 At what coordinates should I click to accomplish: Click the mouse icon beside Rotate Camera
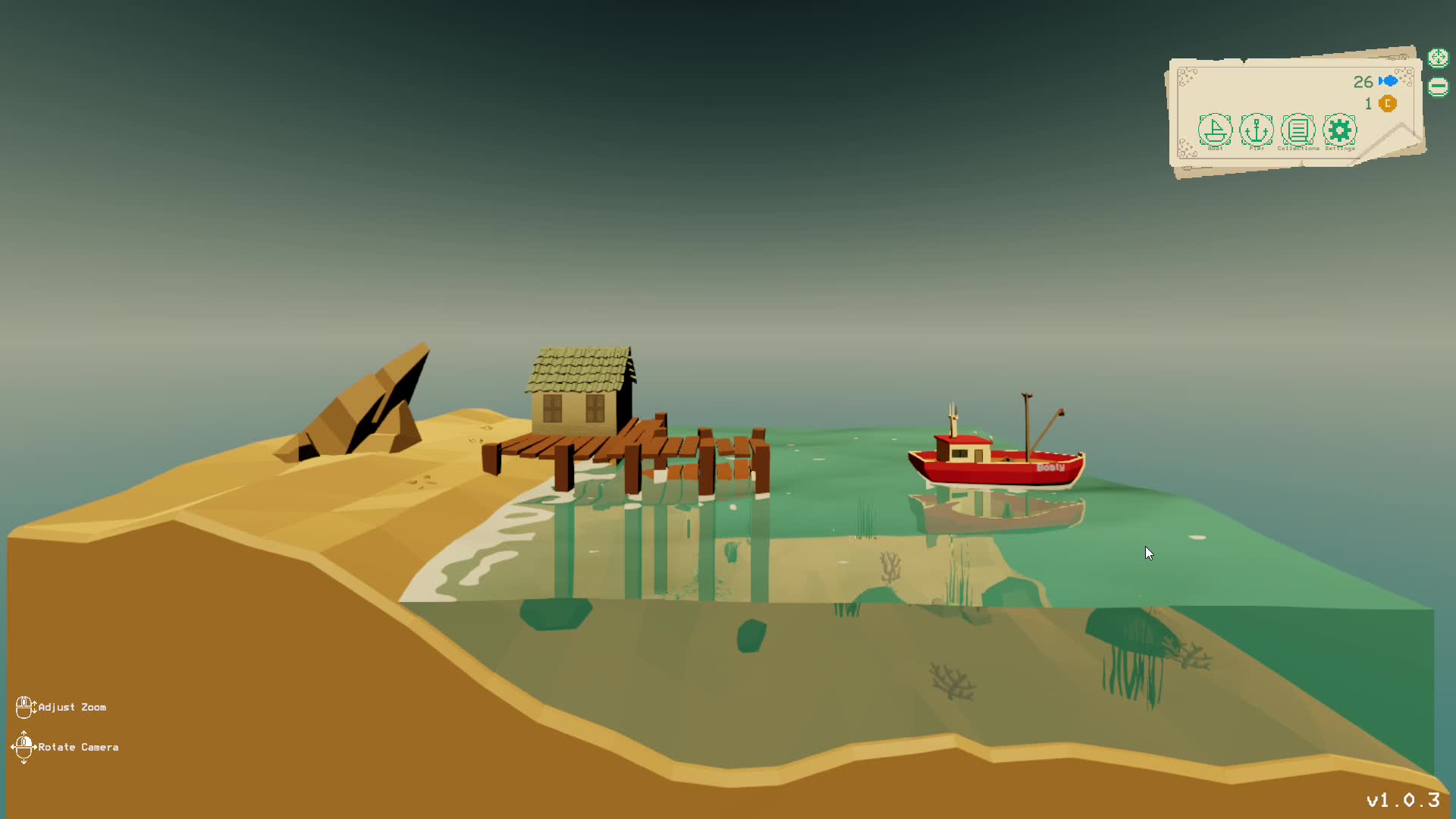[x=26, y=746]
